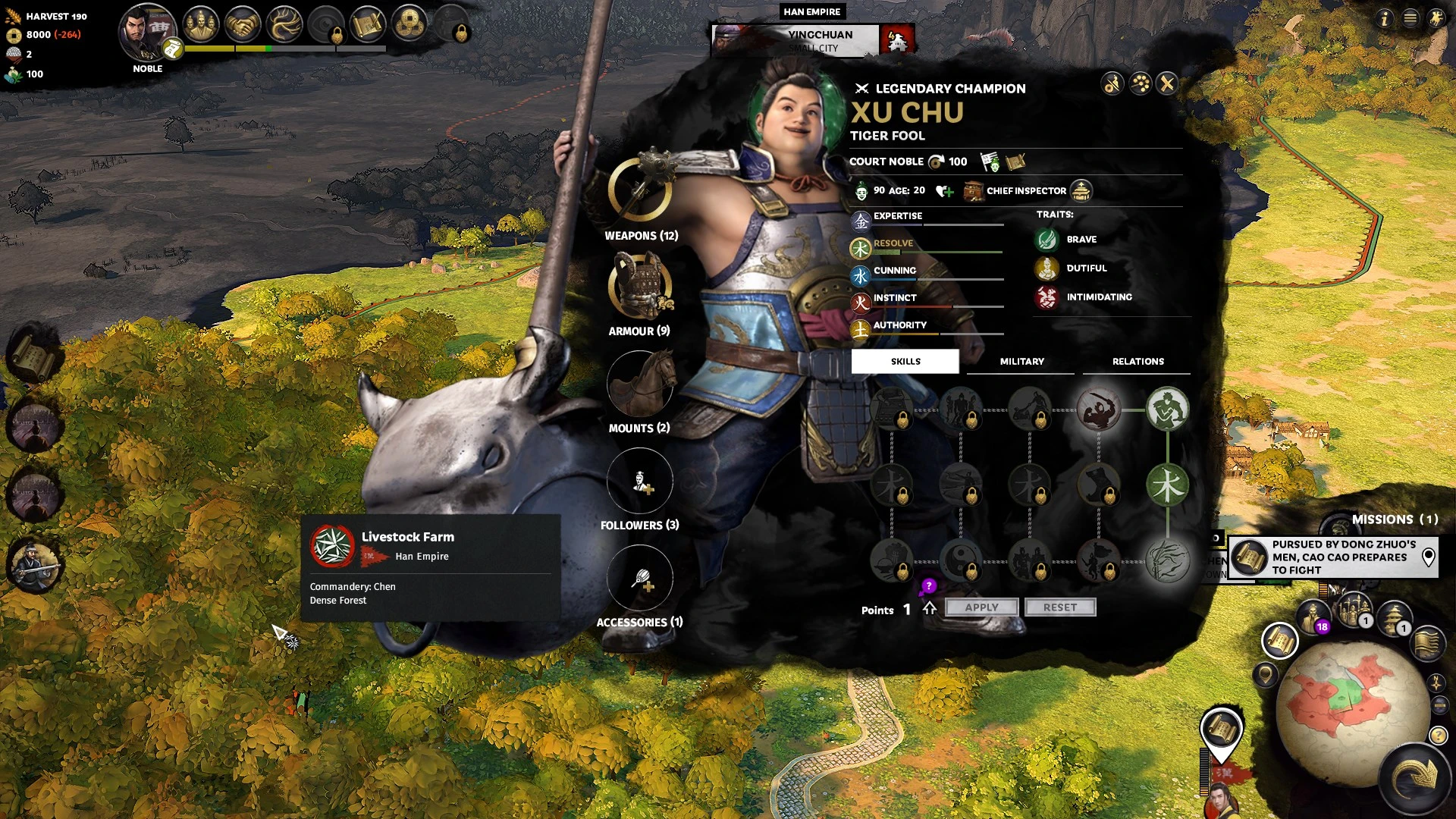Open the Mounts slot with the horse
This screenshot has height=819, width=1456.
point(640,384)
